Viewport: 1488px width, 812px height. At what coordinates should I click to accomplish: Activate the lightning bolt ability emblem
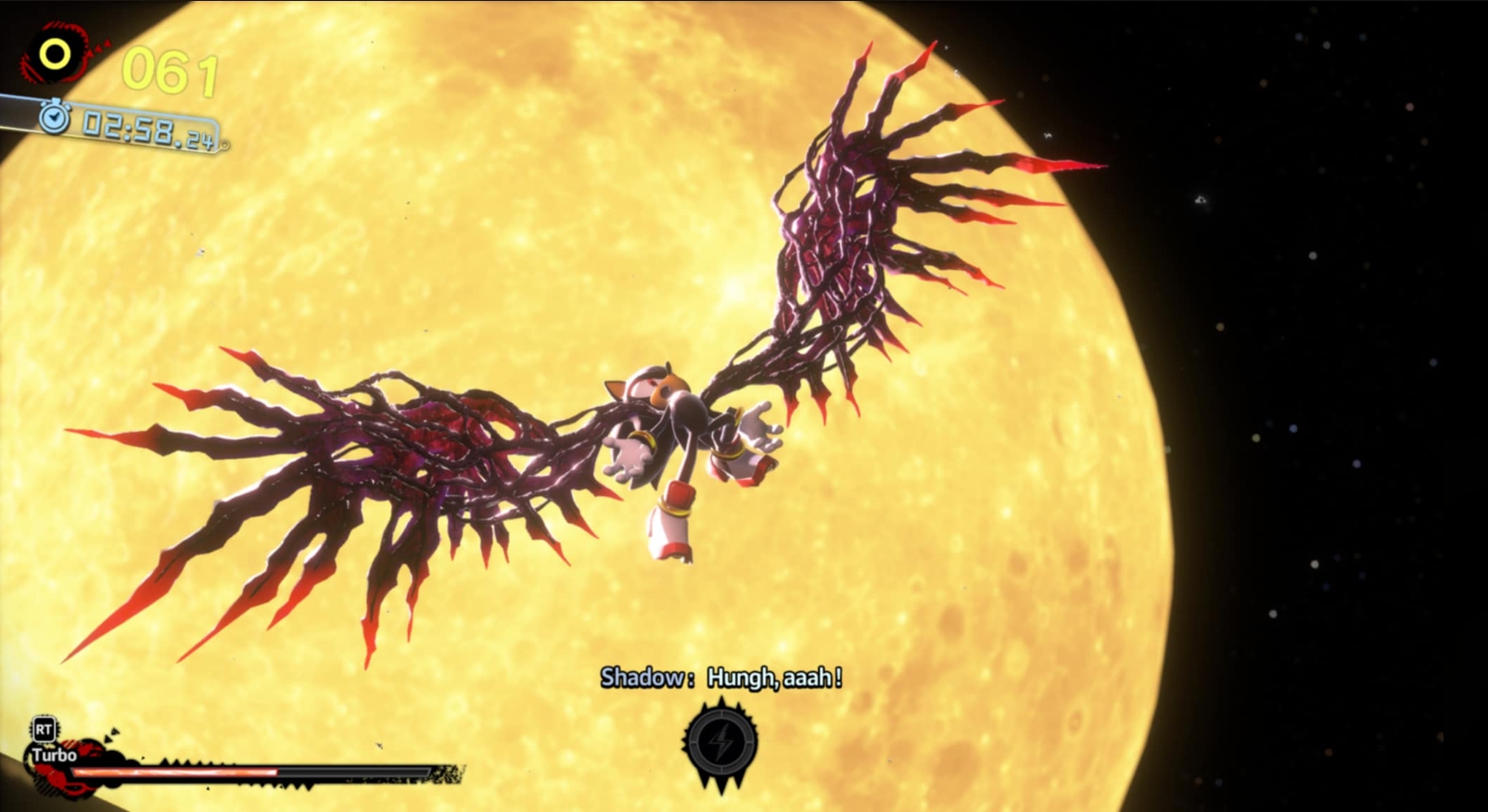pos(720,743)
